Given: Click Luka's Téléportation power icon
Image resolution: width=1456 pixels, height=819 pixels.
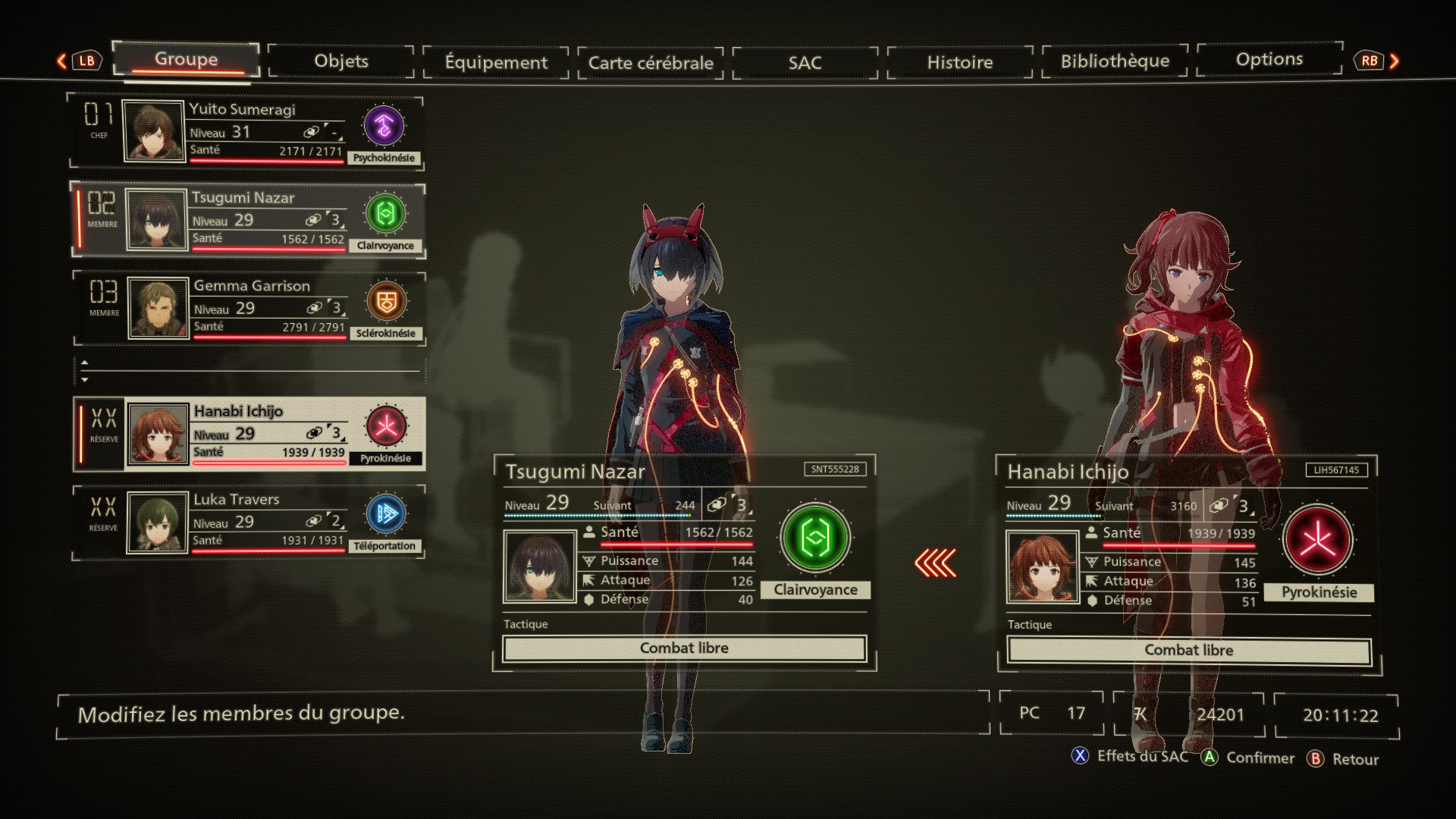Looking at the screenshot, I should point(385,514).
